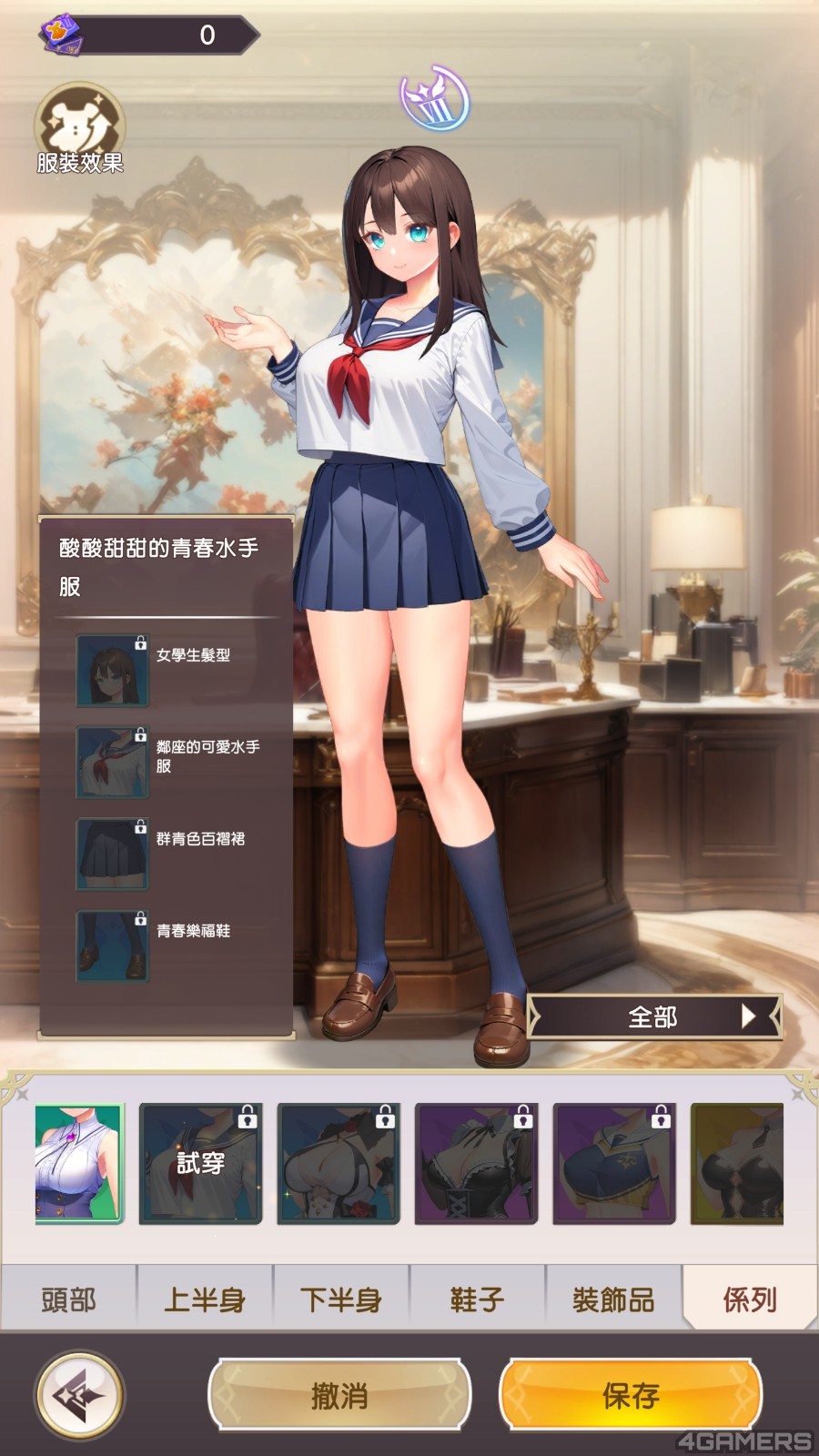Select the 女學生髮型 hairstyle item
819x1456 pixels.
click(x=112, y=671)
